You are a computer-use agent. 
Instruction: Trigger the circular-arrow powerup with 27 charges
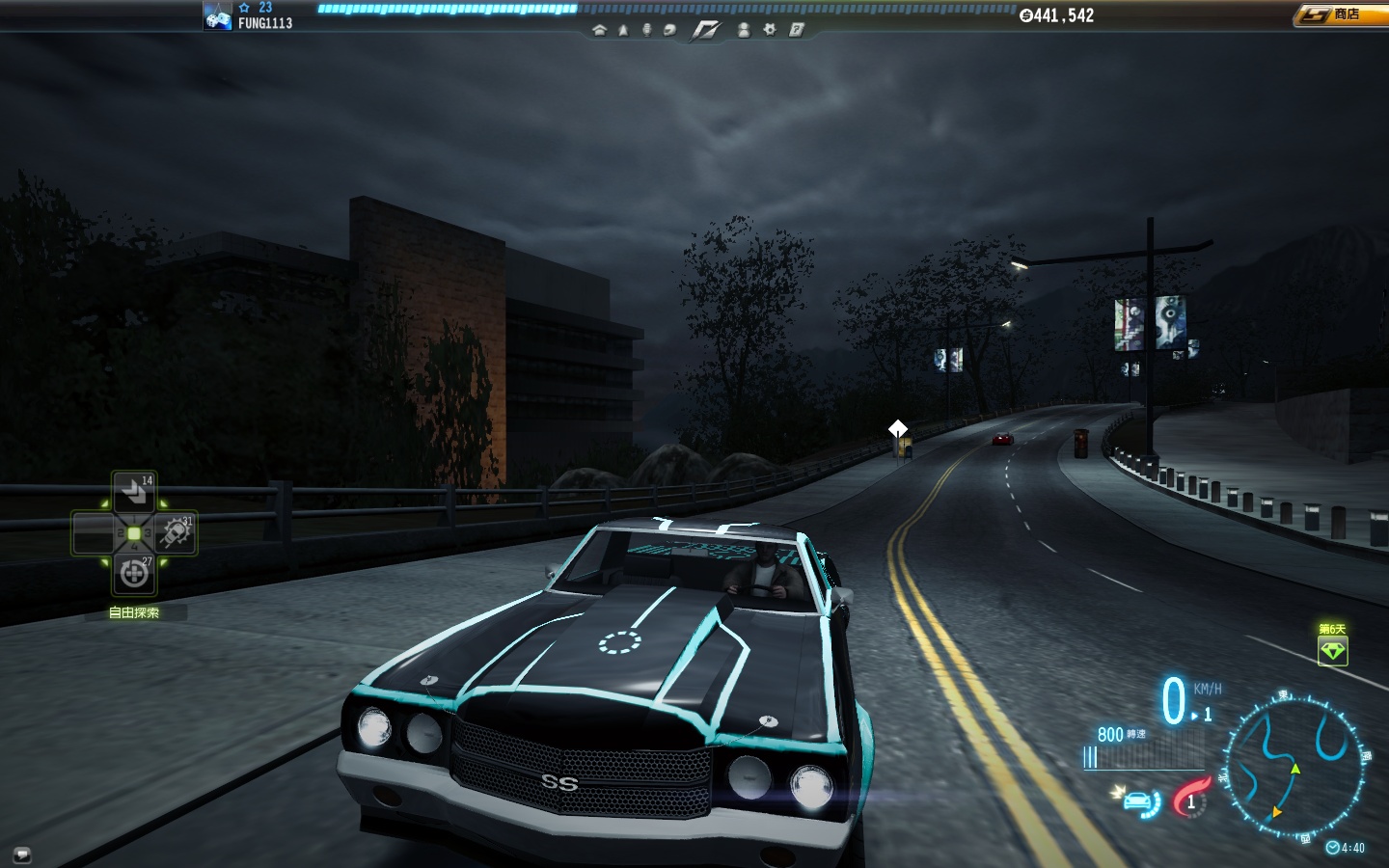(134, 574)
